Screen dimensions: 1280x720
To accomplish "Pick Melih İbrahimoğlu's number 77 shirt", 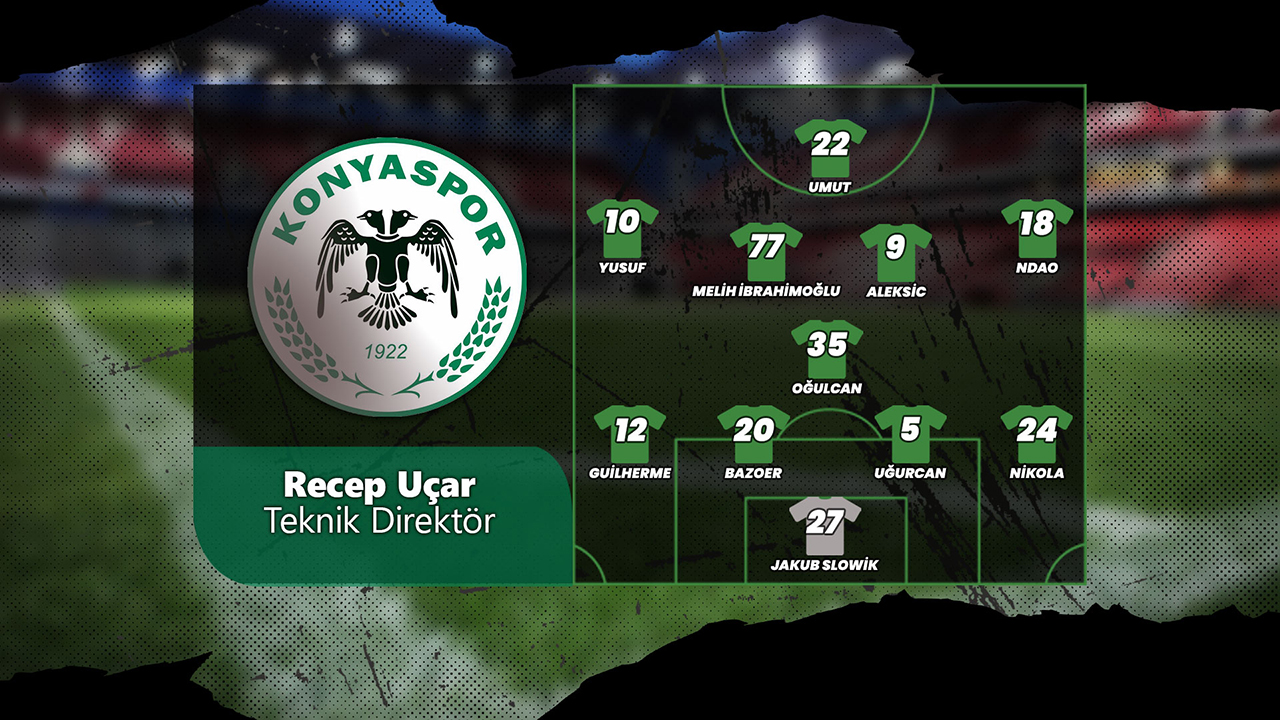I will point(766,250).
